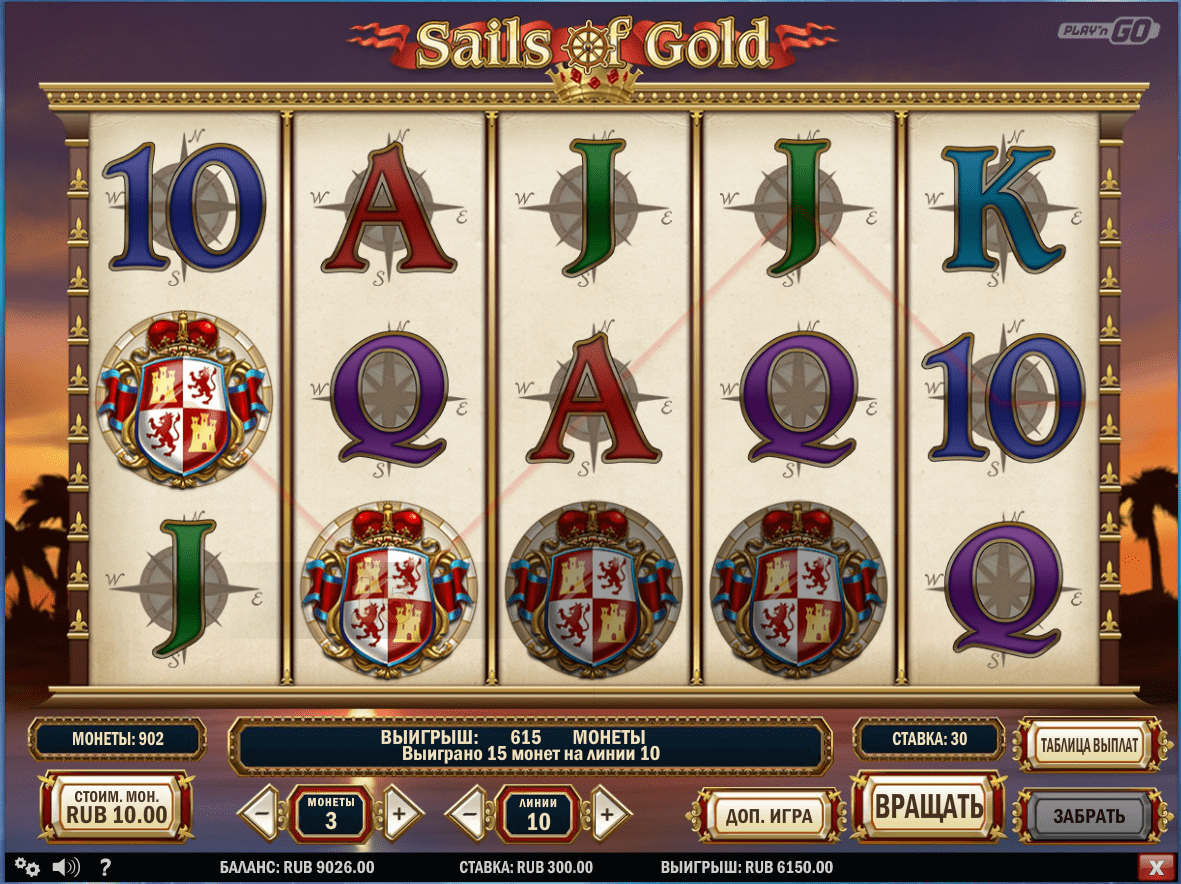Toggle sound with the speaker icon
Screen dimensions: 1181x884
coord(66,867)
